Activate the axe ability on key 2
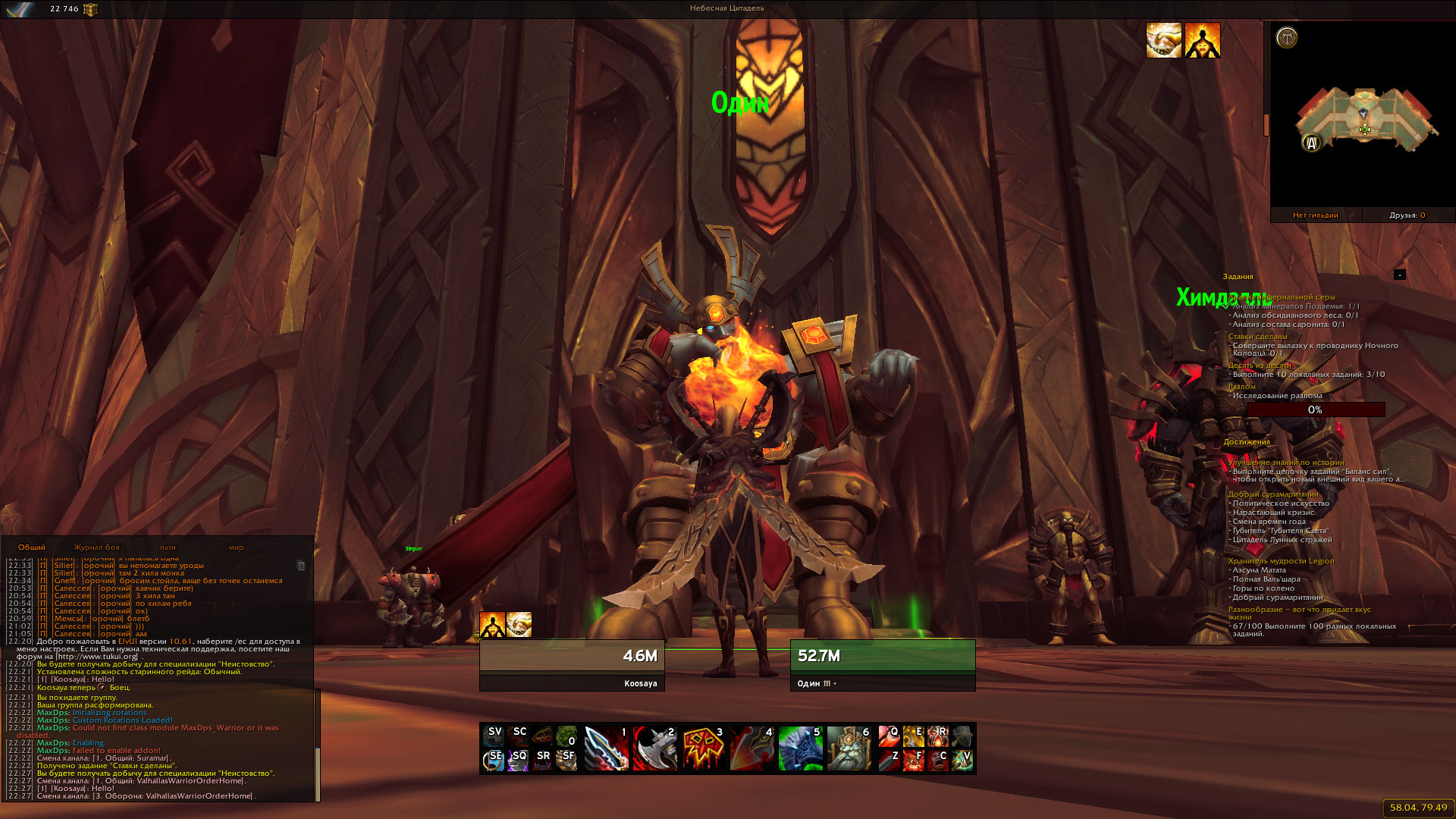 [x=654, y=748]
